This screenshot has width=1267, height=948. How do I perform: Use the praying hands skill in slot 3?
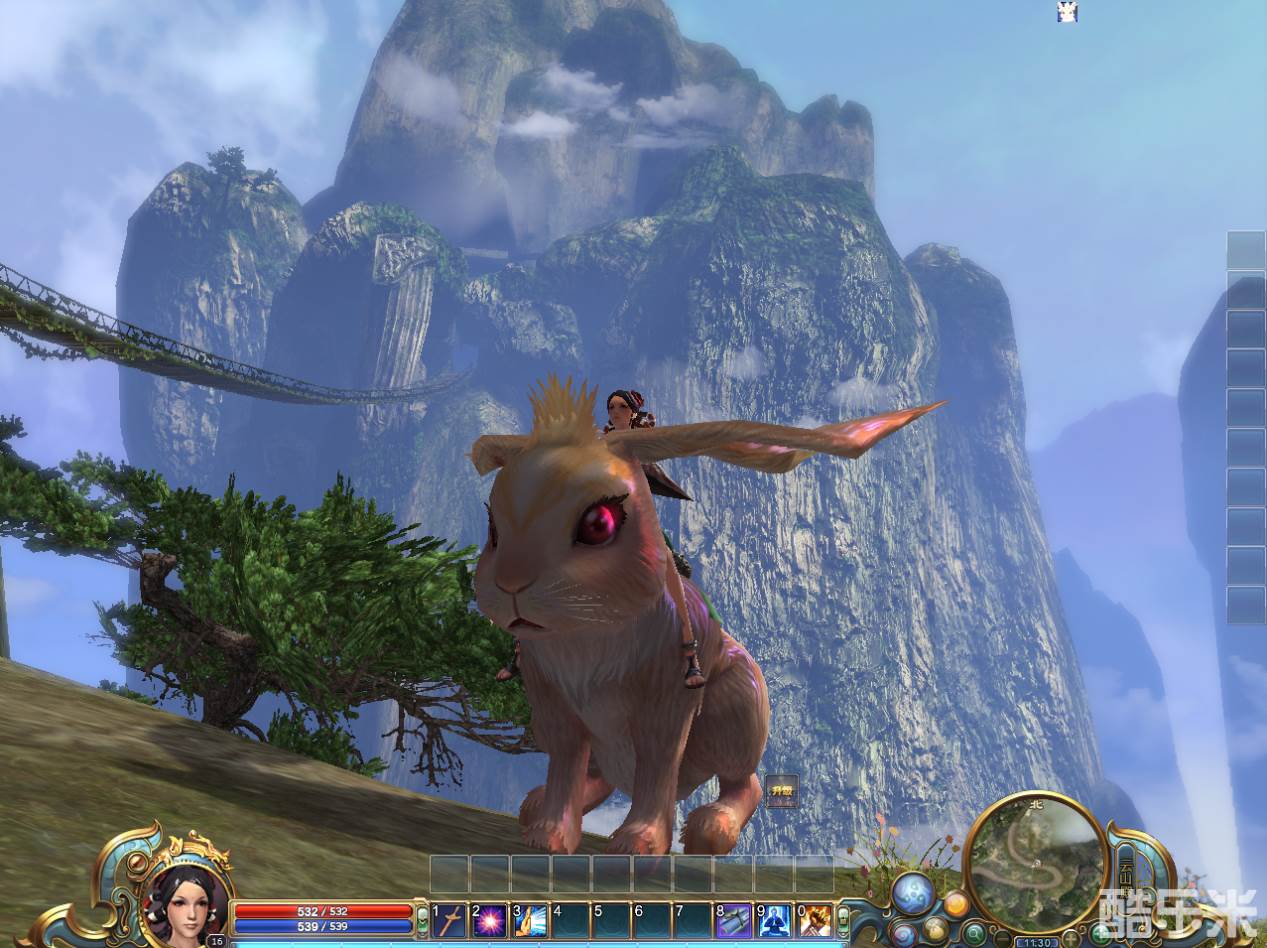(x=530, y=920)
